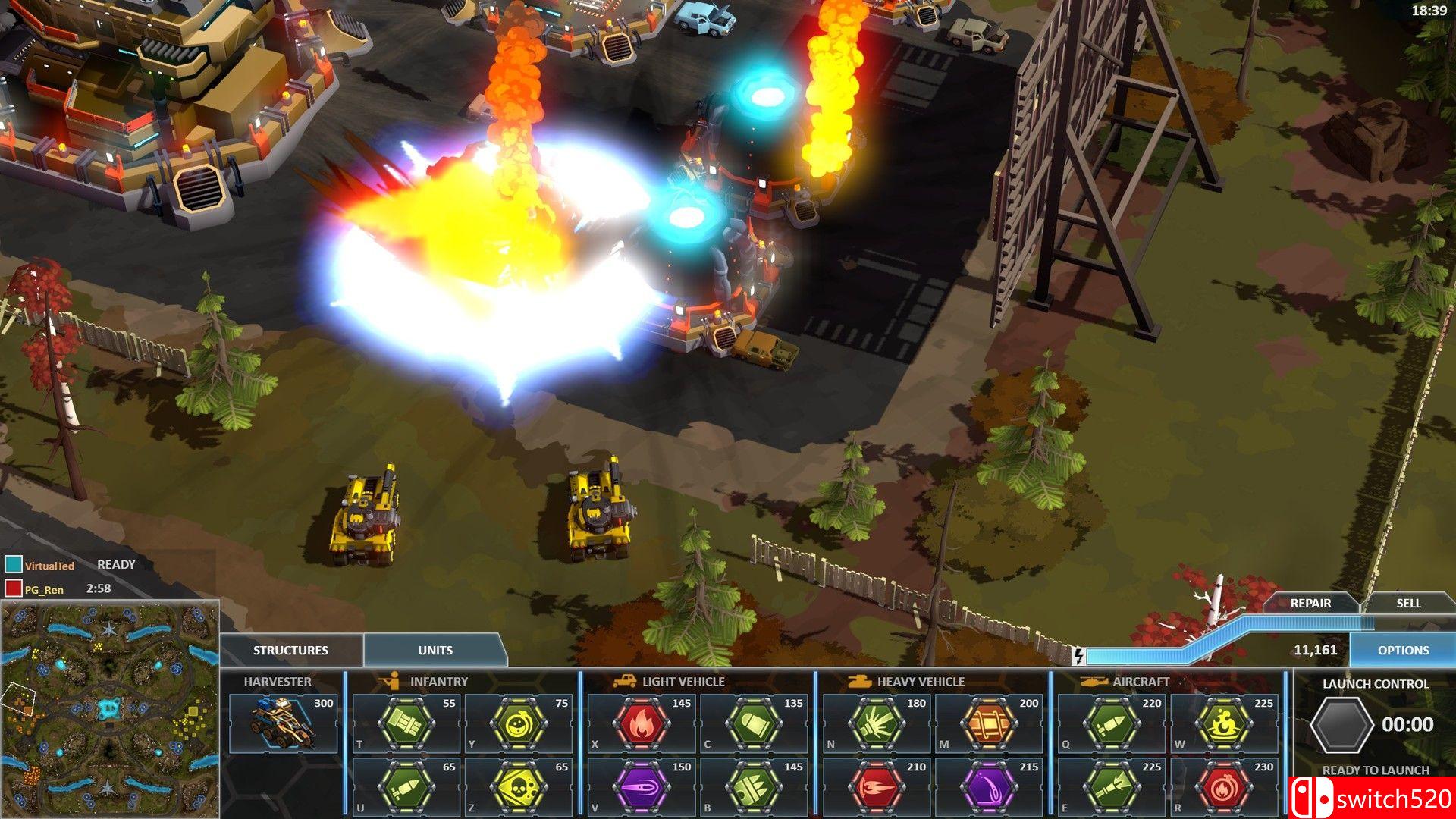
Task: Build the 220-cost aircraft
Action: [1112, 723]
